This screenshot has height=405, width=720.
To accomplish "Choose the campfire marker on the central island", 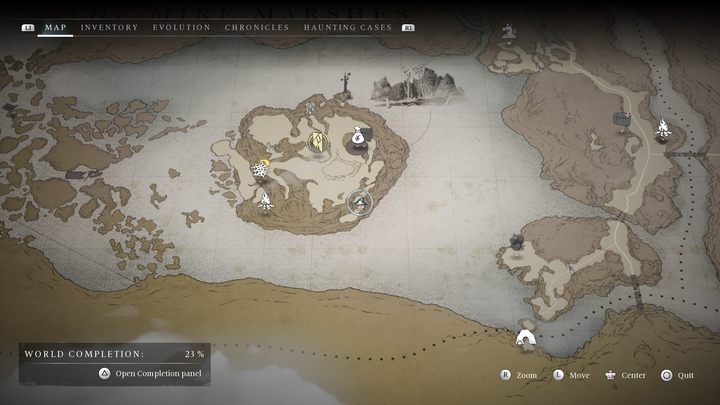I will tap(266, 201).
